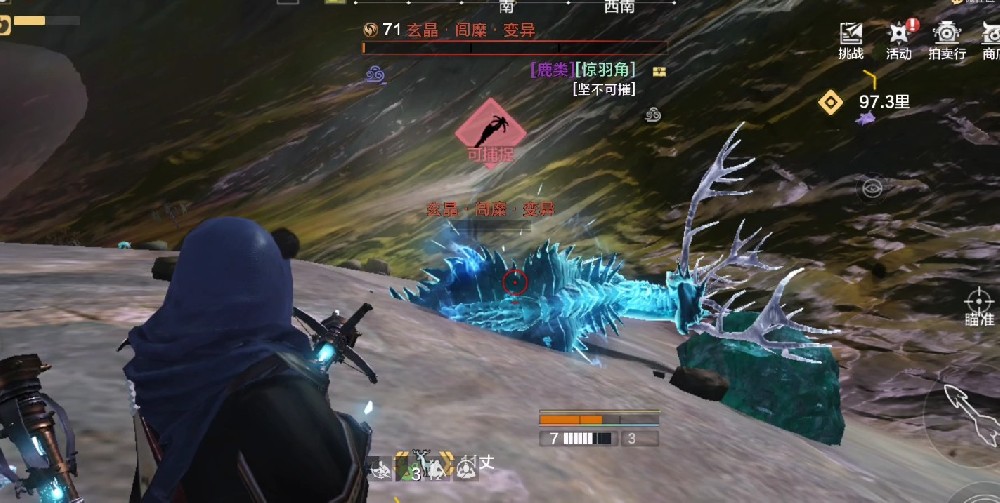Click the archer stance icon
This screenshot has width=1000, height=503.
(380, 466)
